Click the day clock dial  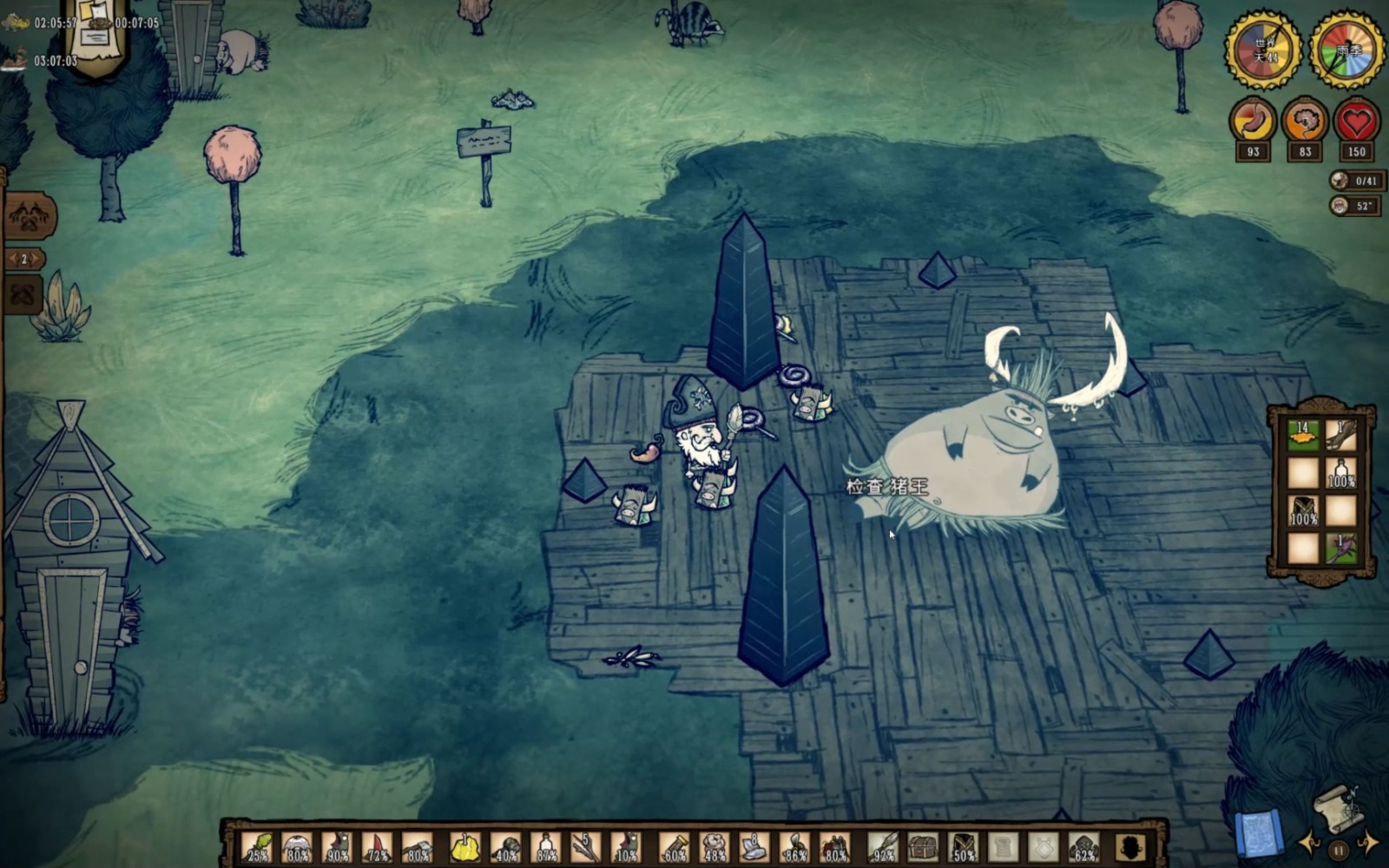(x=1263, y=49)
